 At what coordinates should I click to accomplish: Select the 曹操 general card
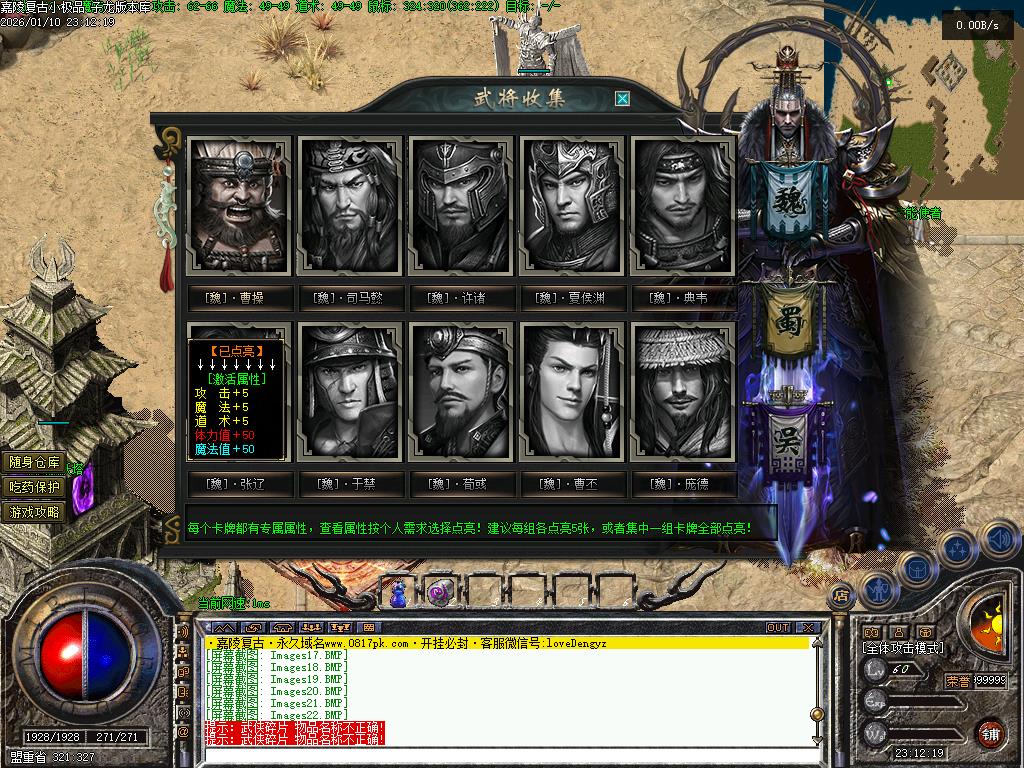241,207
